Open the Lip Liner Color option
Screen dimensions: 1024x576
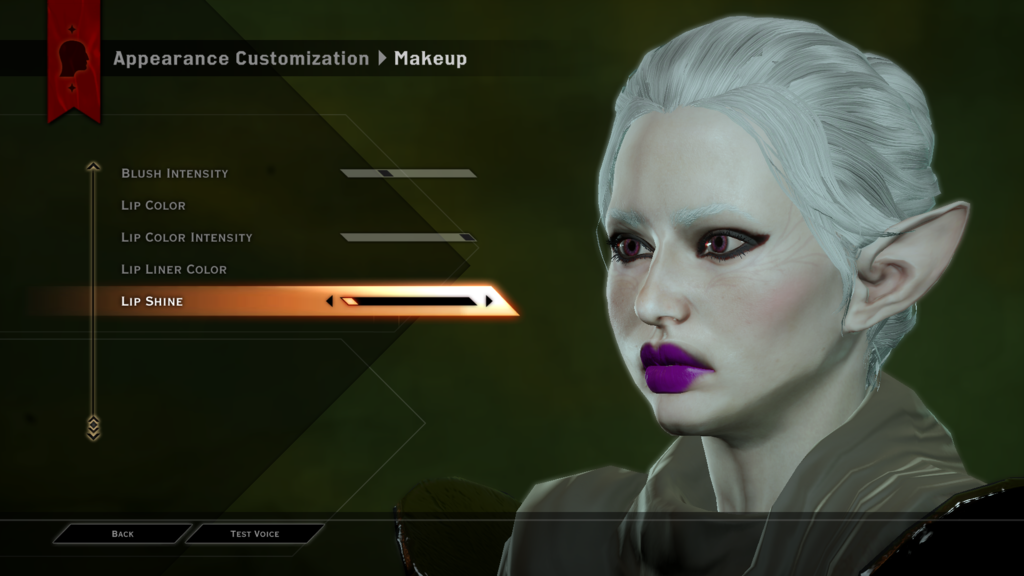tap(174, 269)
